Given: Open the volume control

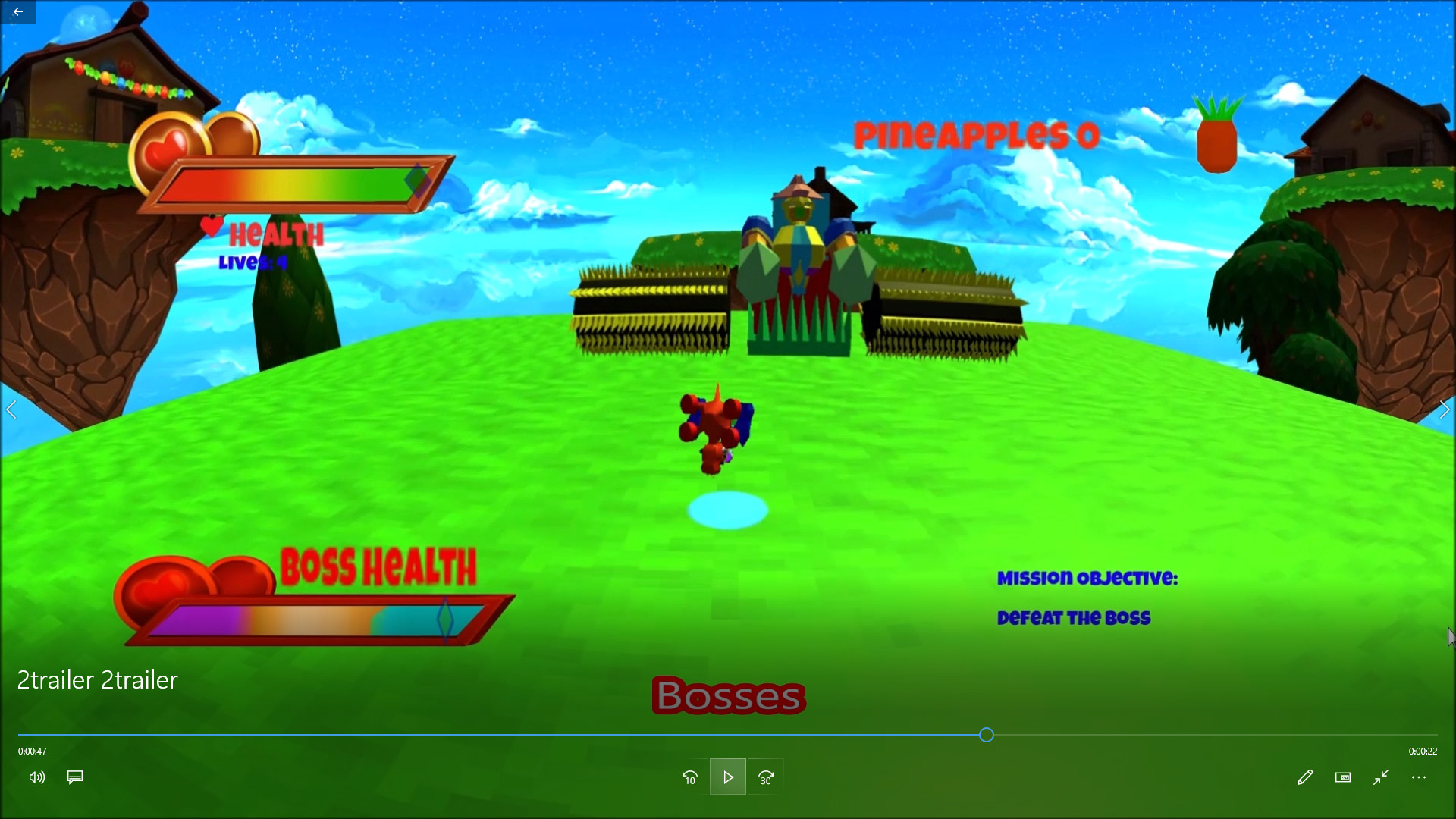Looking at the screenshot, I should coord(36,777).
